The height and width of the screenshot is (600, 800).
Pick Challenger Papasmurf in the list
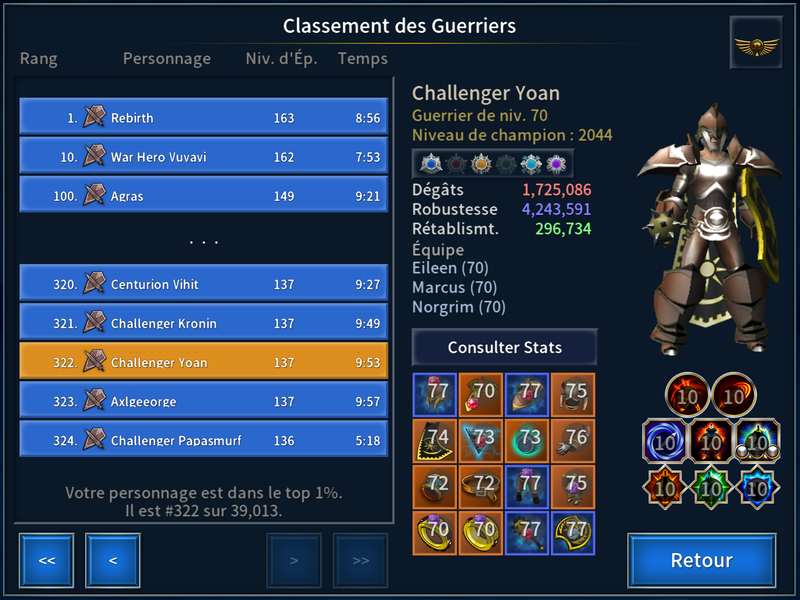click(x=203, y=440)
